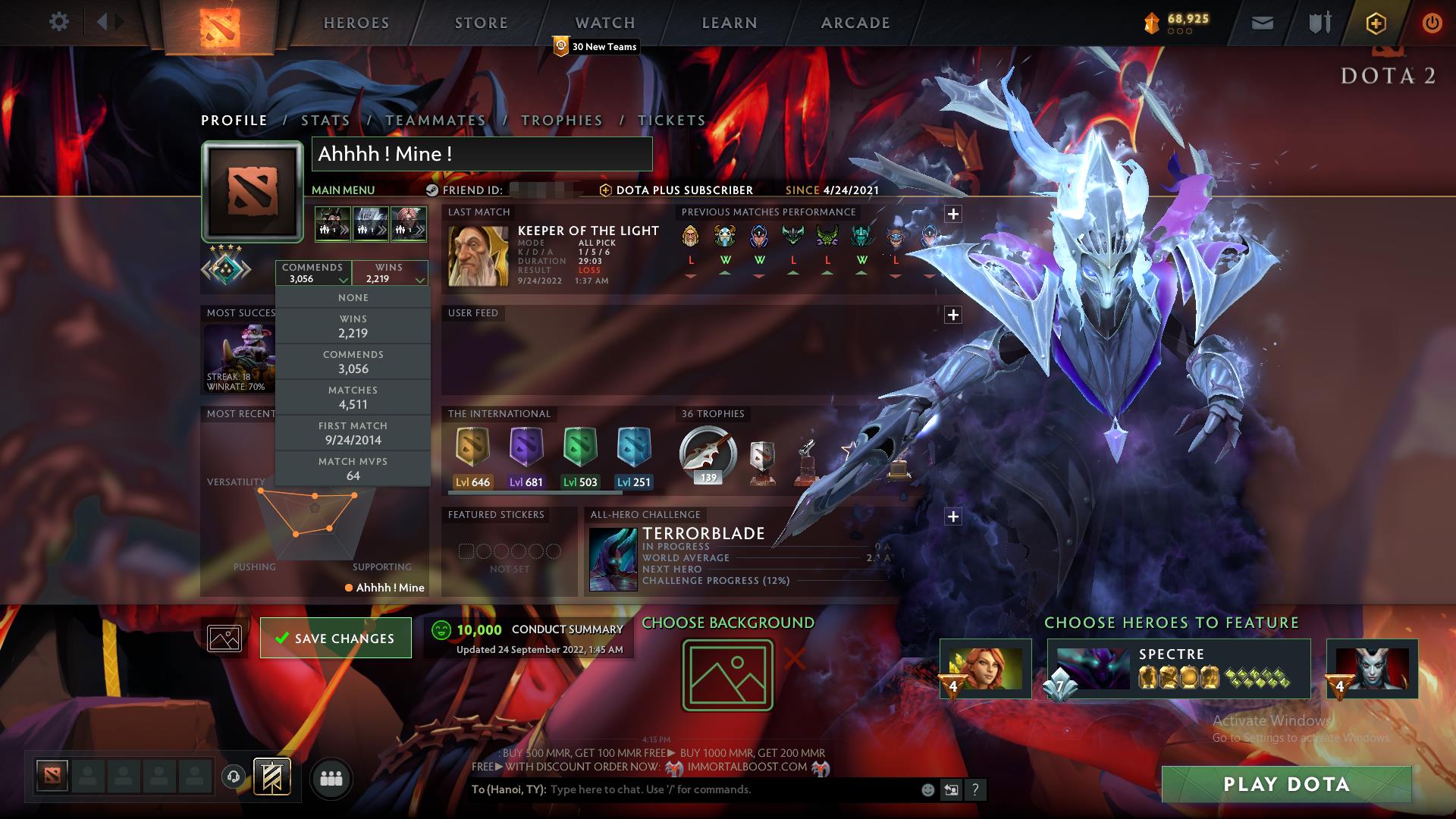This screenshot has height=819, width=1456.
Task: Select the NONE option in the stat dropdown
Action: click(353, 297)
